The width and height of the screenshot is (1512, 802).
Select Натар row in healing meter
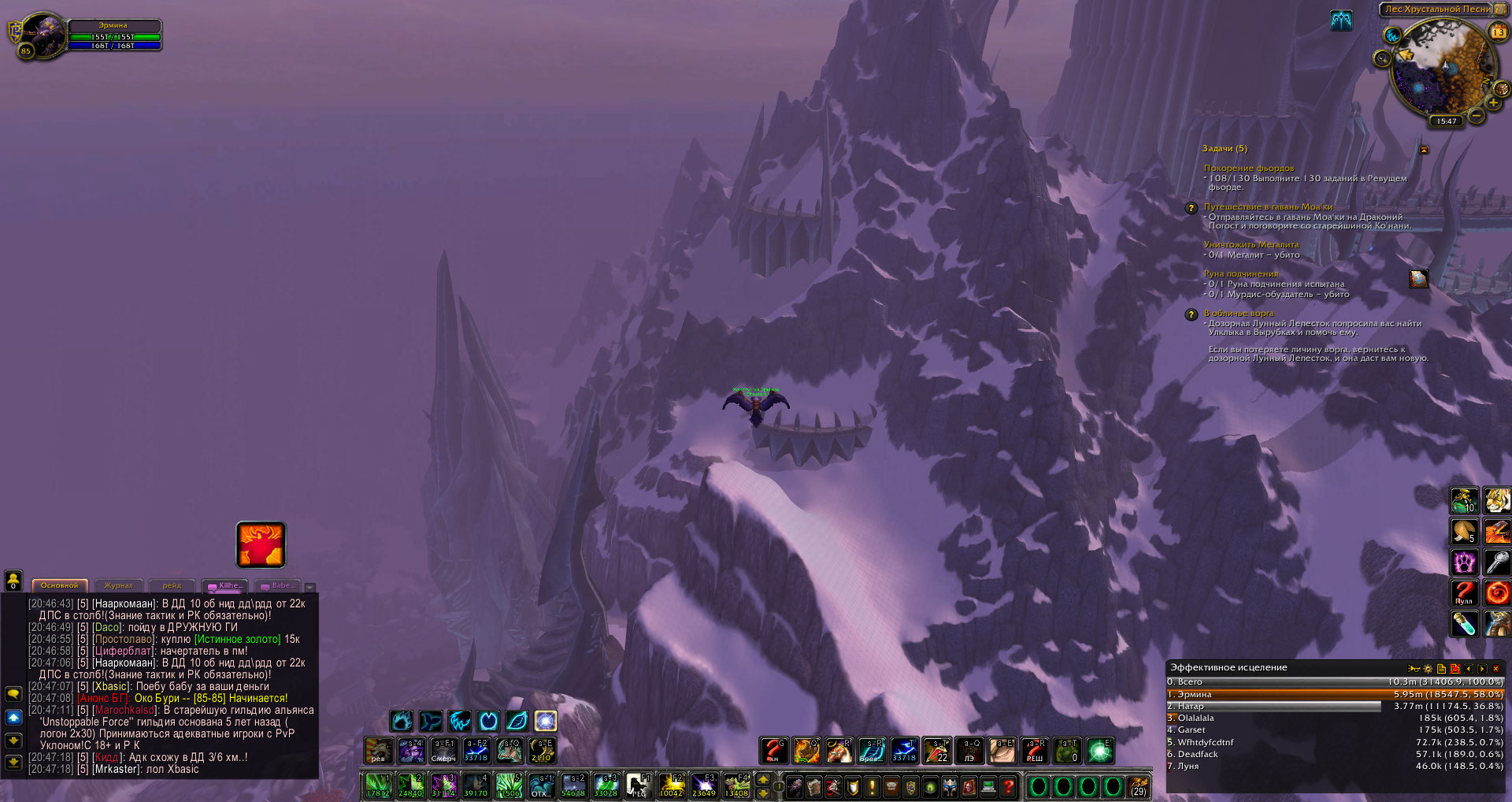[1273, 706]
